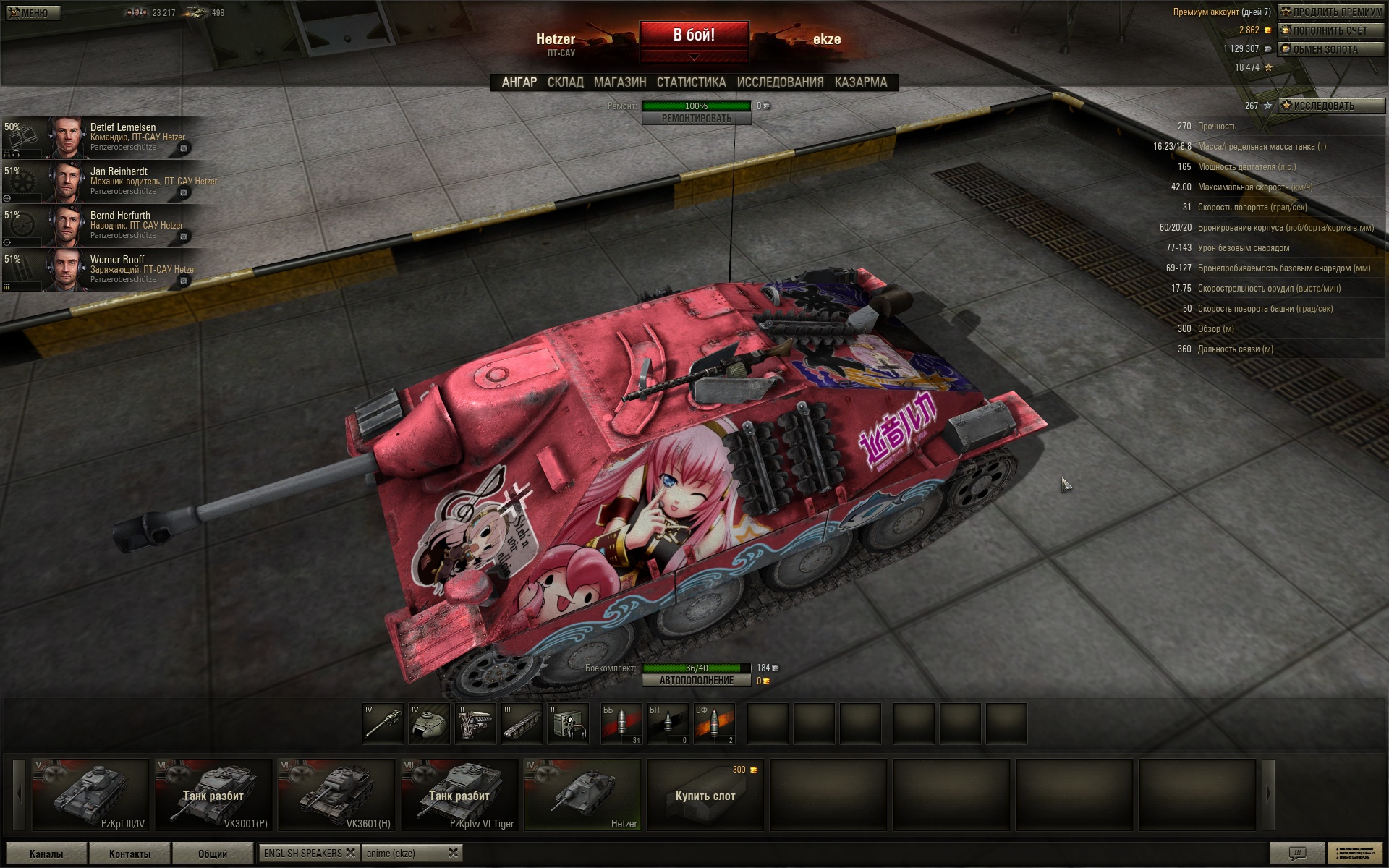Viewport: 1389px width, 868px height.
Task: Select the PzKpf III/IV tank in carousel
Action: [90, 794]
